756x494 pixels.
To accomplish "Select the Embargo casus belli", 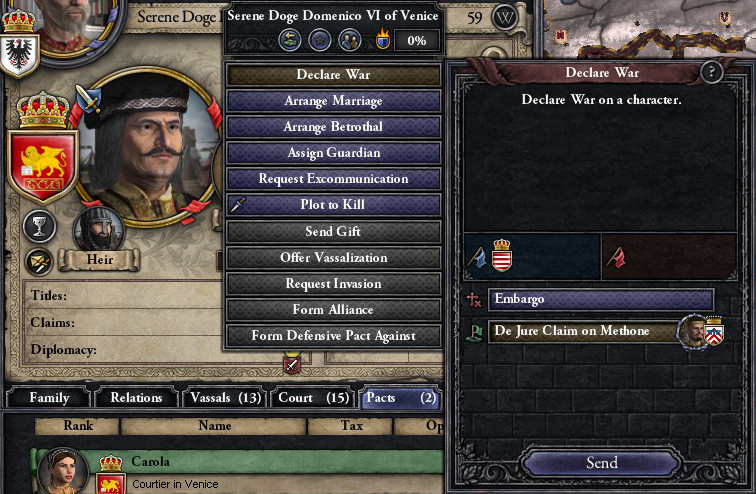I will (x=600, y=299).
